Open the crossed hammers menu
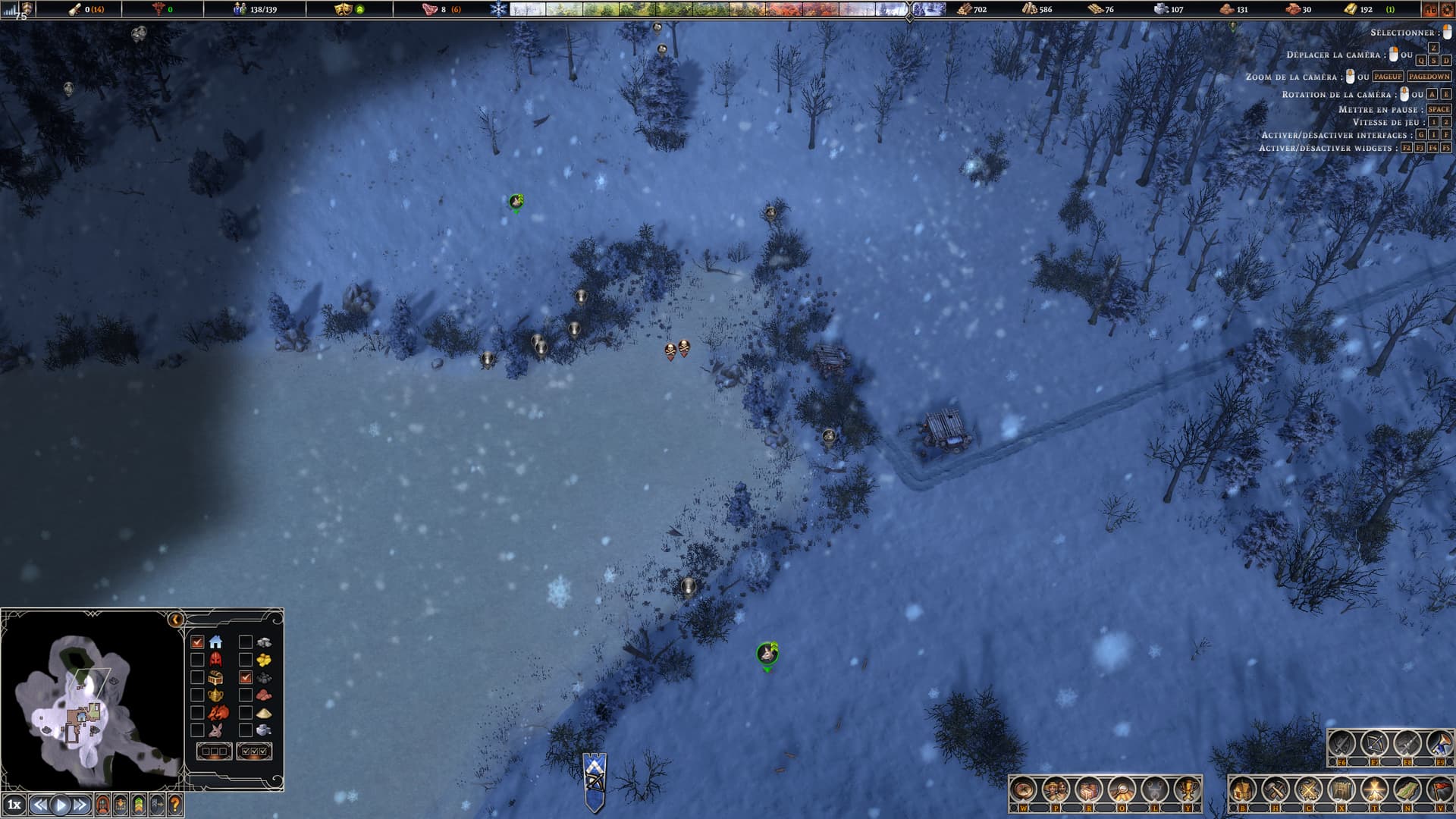 point(1275,790)
